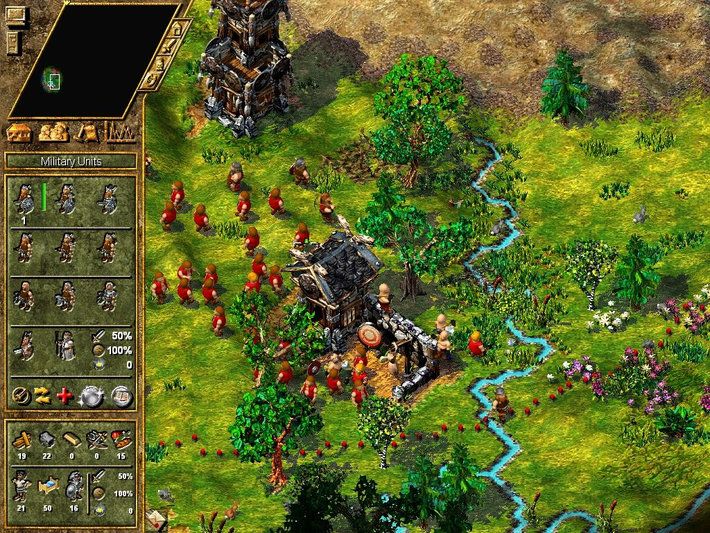Screen dimensions: 710x533
Task: Select the white-robed priest unit
Action: point(65,346)
